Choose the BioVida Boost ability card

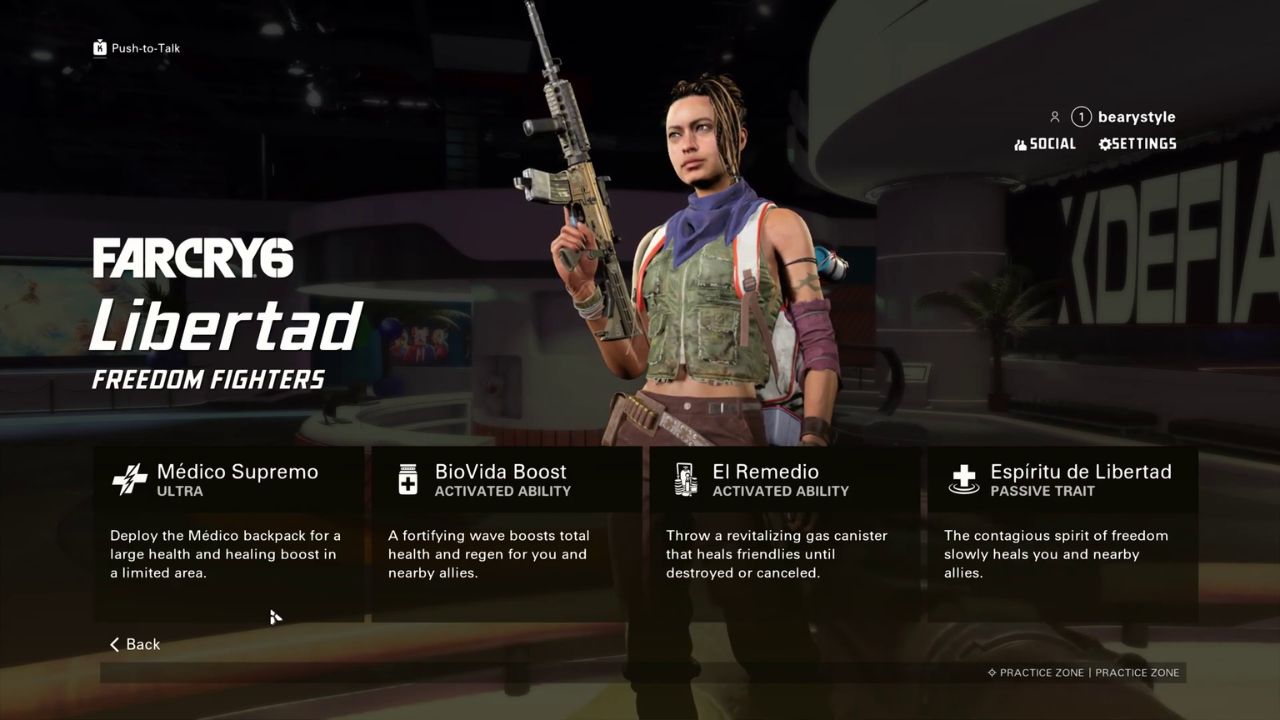pyautogui.click(x=506, y=533)
